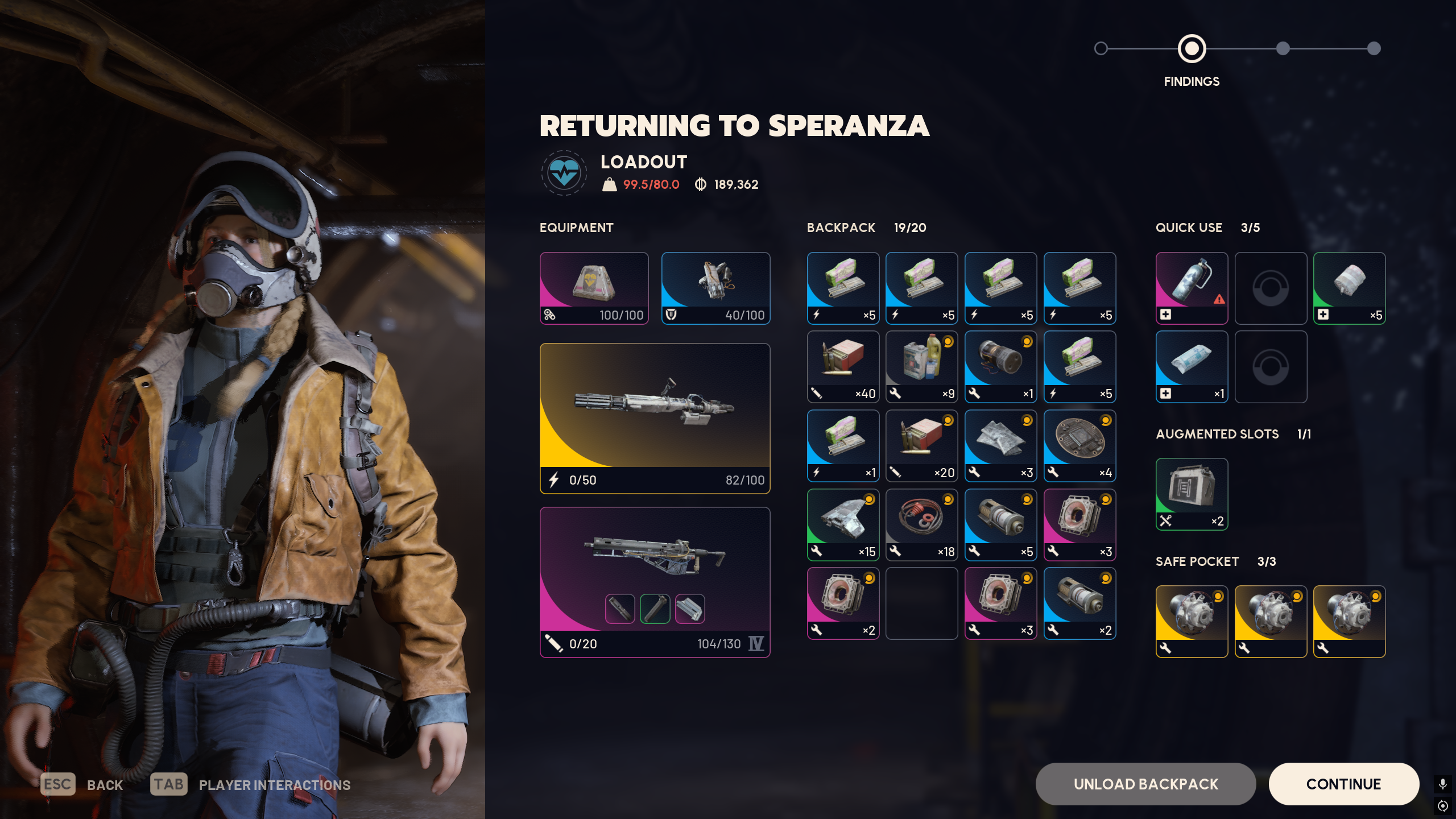
Task: Choose the bandage roll stack of 5
Action: click(1349, 288)
